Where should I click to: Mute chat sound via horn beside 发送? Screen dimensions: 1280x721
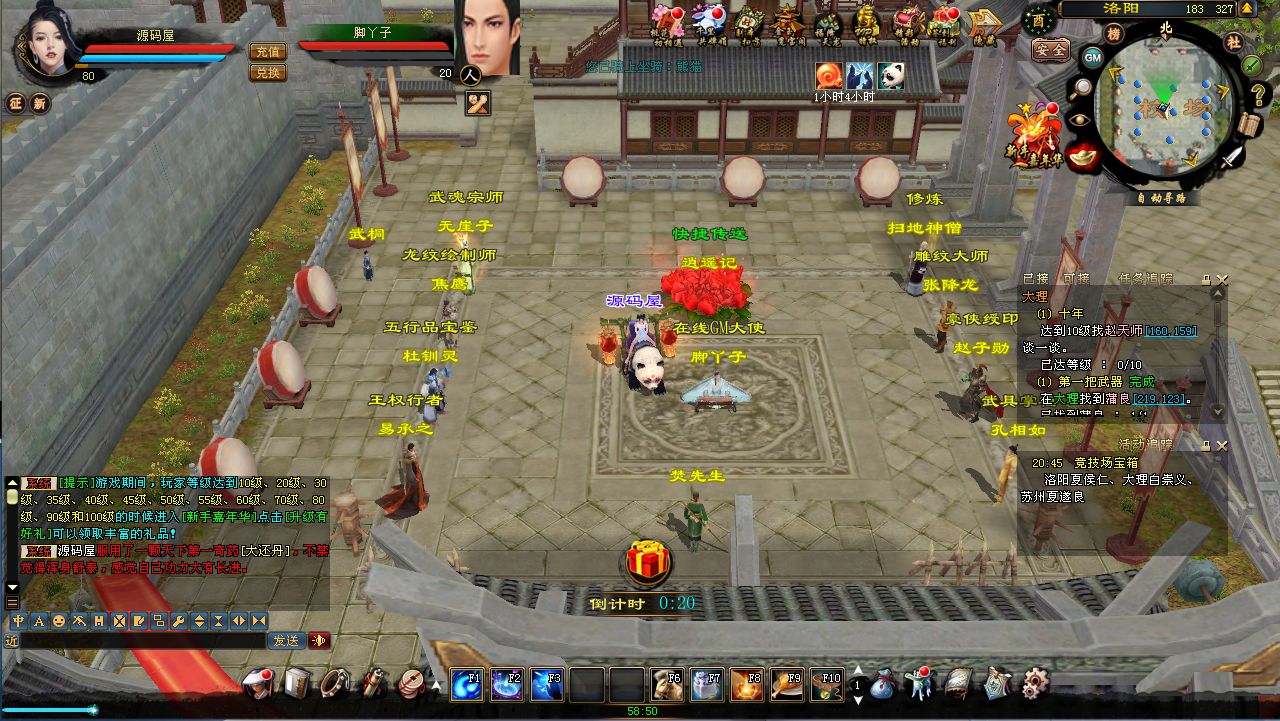pos(317,640)
